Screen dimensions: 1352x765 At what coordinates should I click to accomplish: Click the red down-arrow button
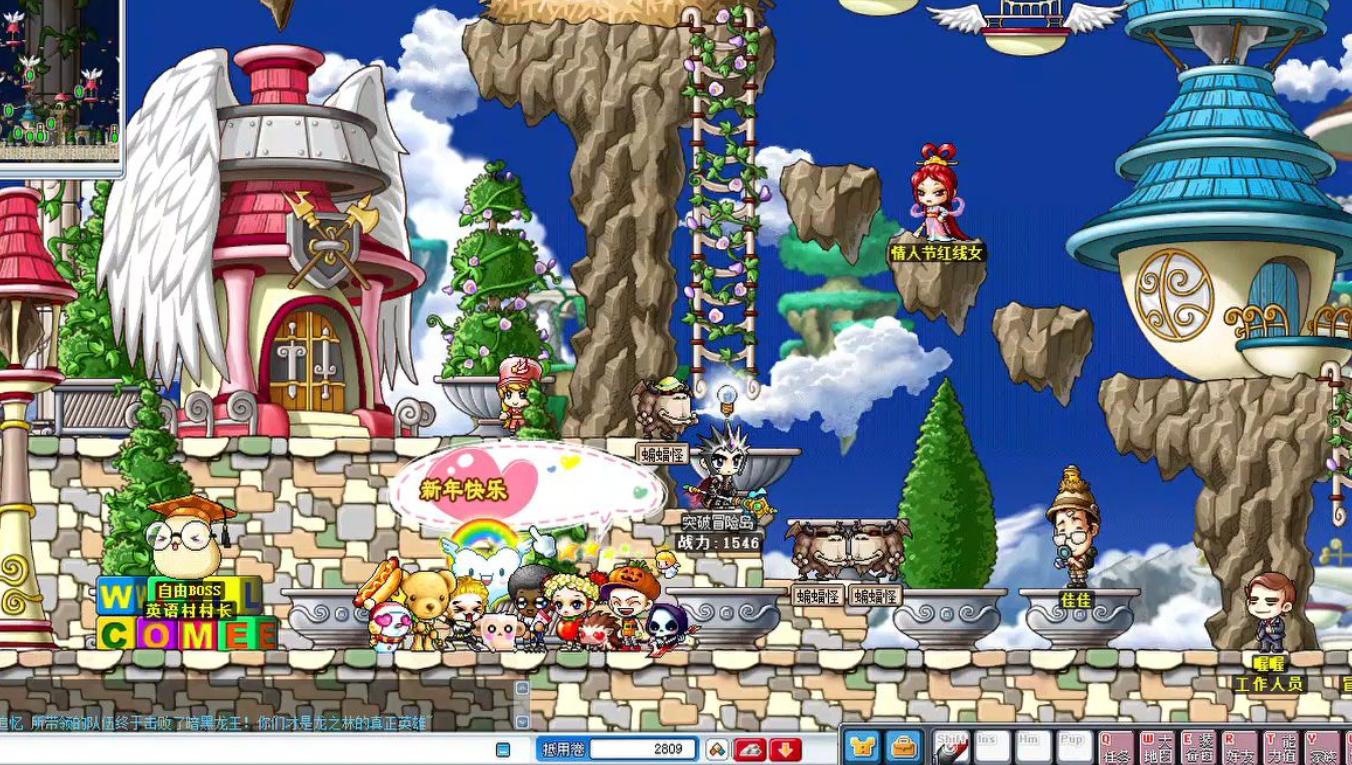pyautogui.click(x=785, y=749)
